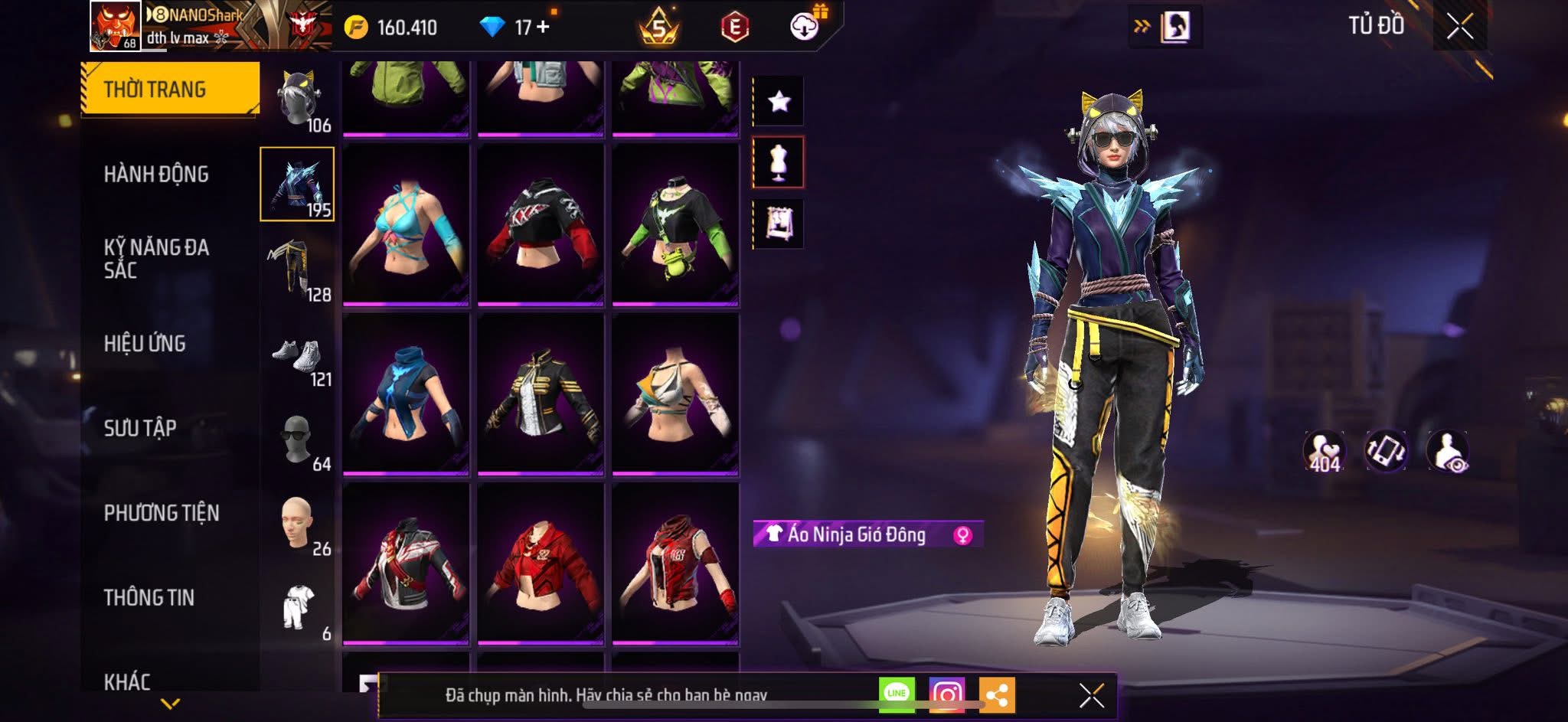Close the wardrobe with the top X

pyautogui.click(x=1459, y=27)
